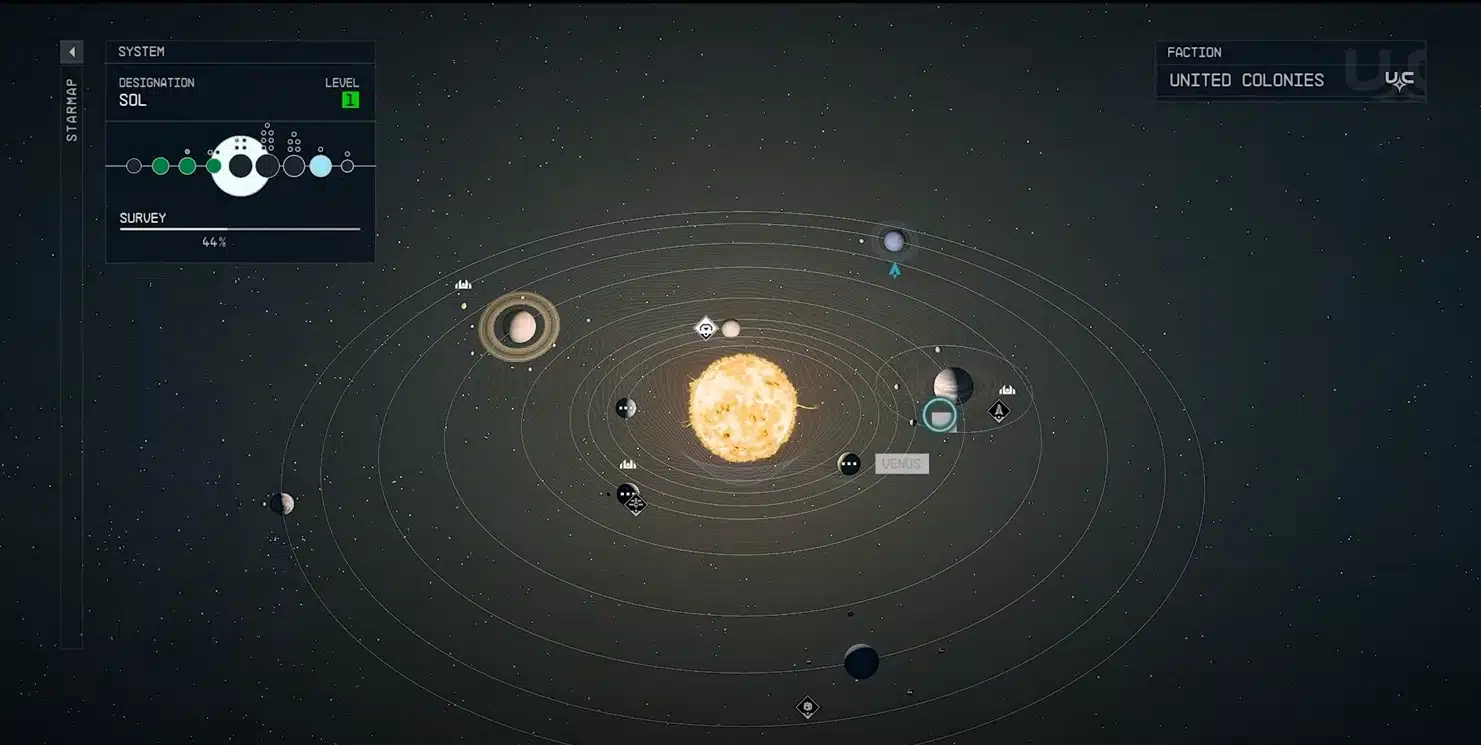The width and height of the screenshot is (1481, 745).
Task: Click the 44% Survey progress bar
Action: pos(237,232)
